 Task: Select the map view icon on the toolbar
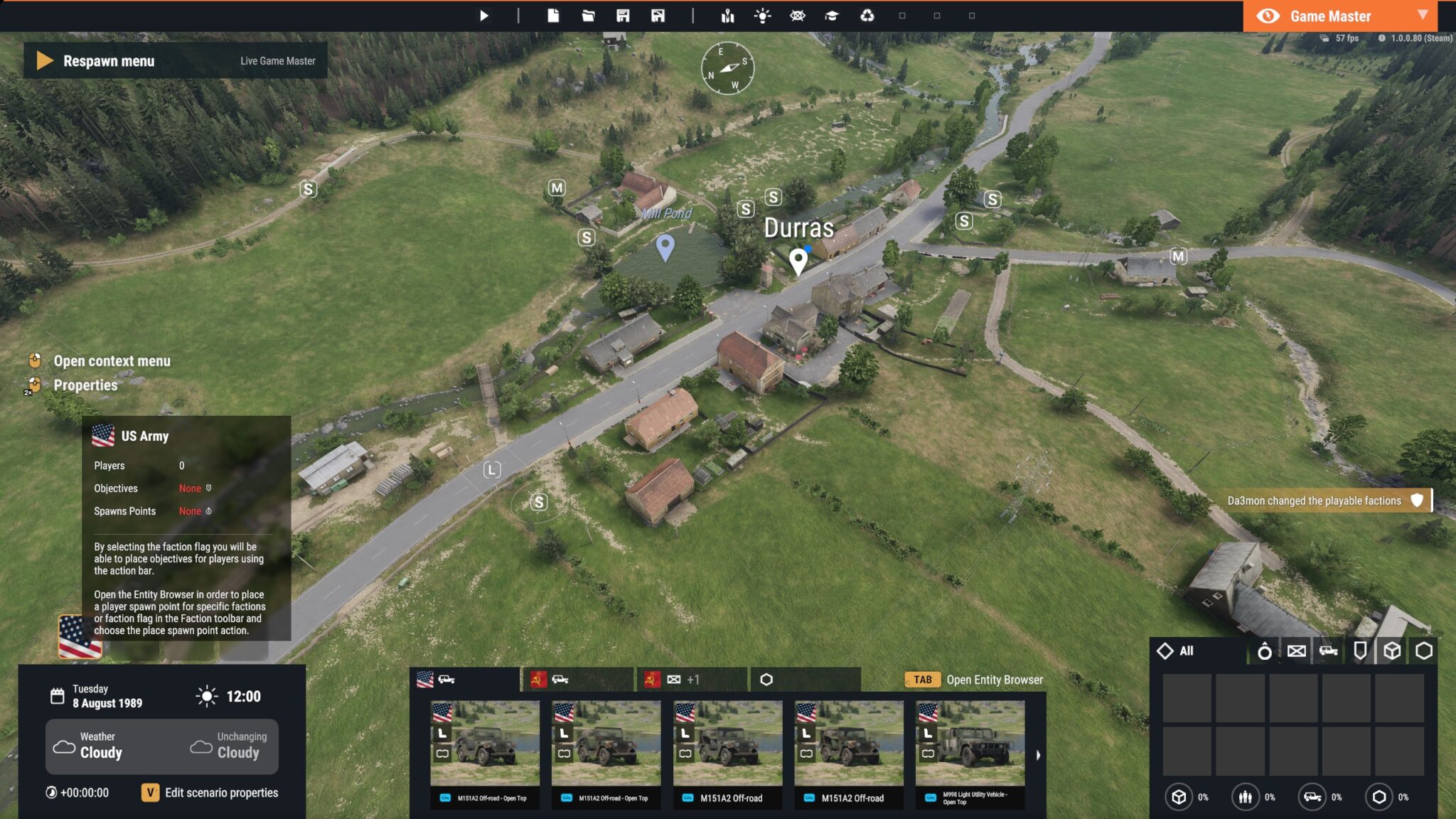(x=727, y=15)
